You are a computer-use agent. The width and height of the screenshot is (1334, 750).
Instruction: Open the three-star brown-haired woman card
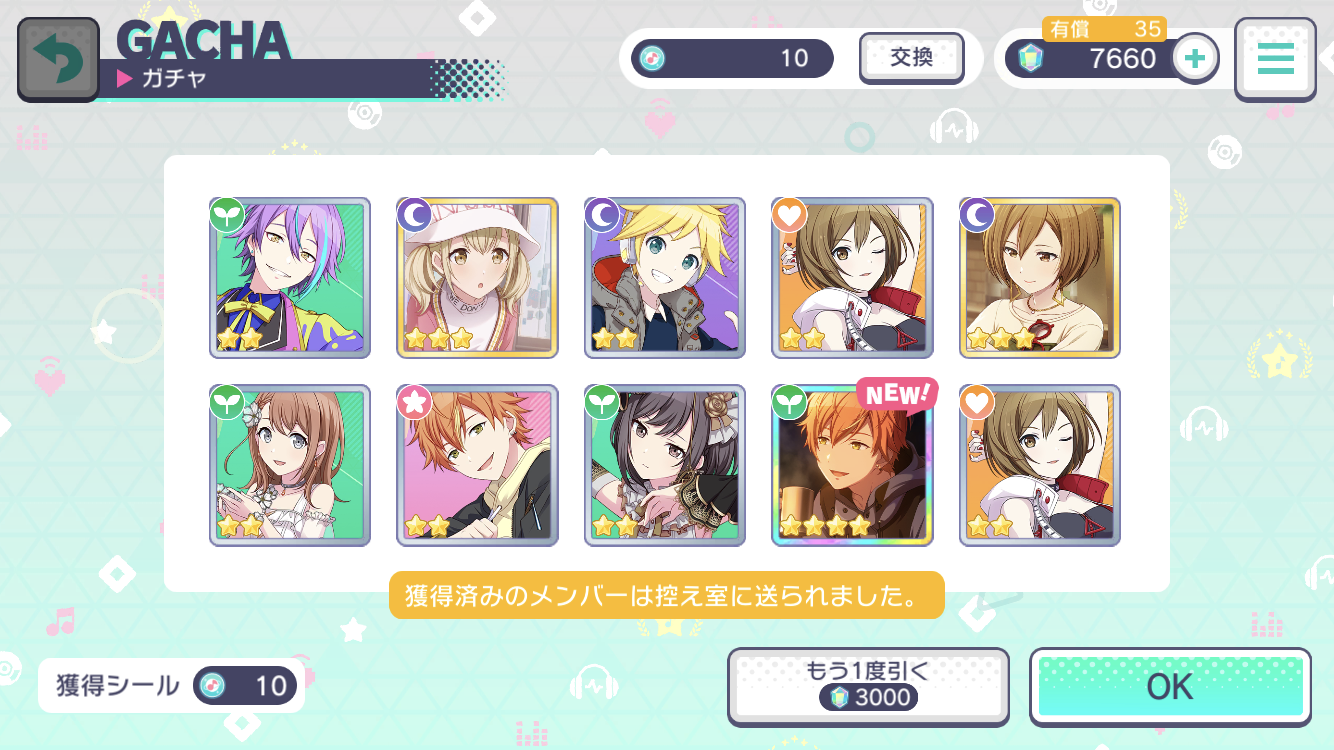click(x=1040, y=278)
